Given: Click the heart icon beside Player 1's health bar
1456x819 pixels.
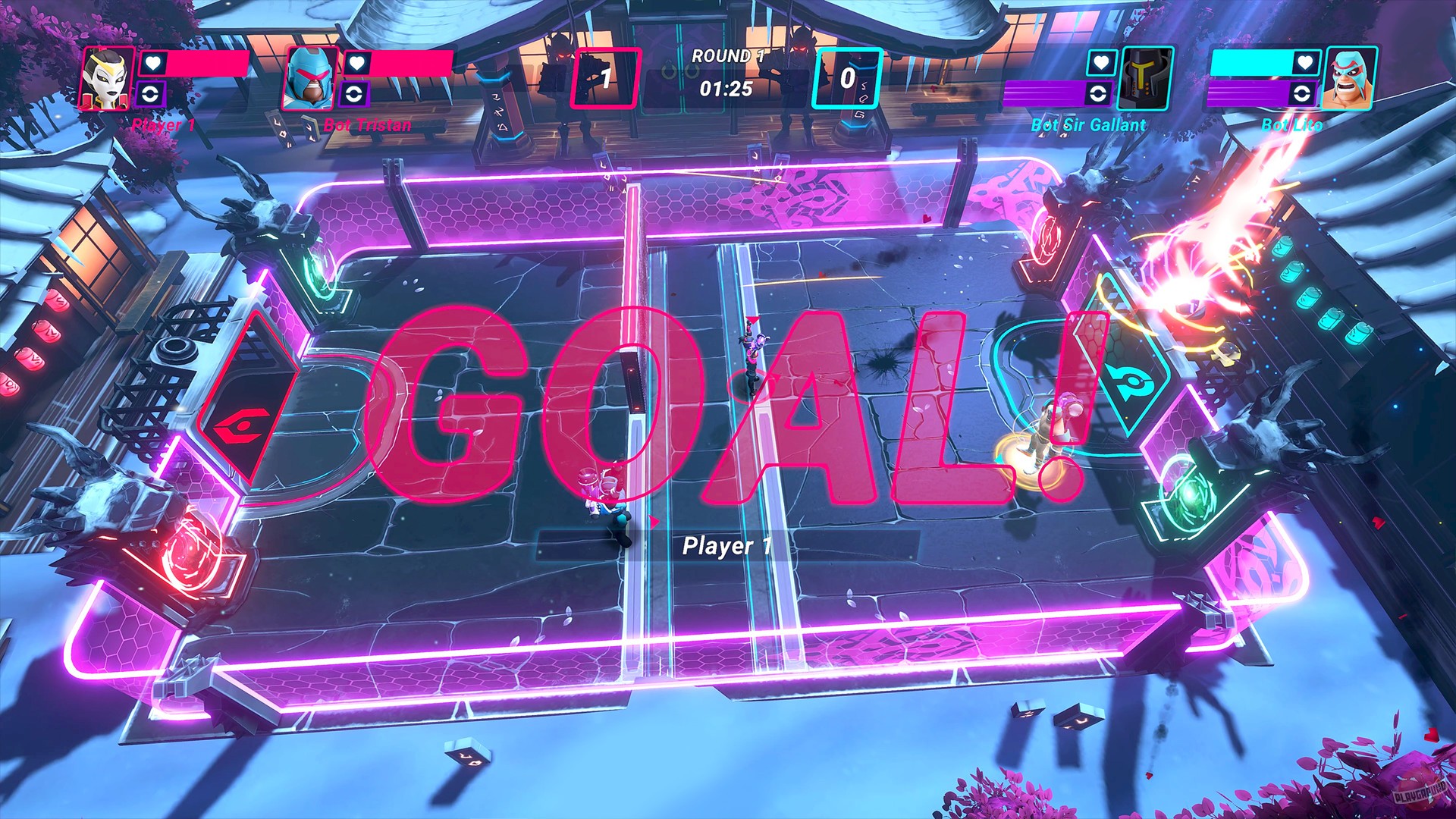Looking at the screenshot, I should (153, 64).
